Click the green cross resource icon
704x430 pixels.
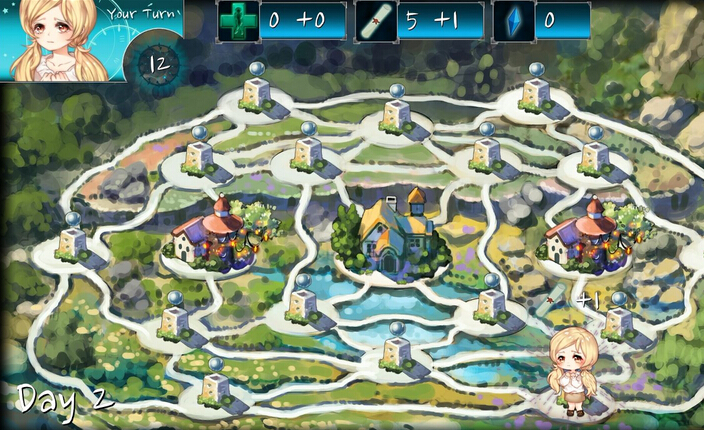pyautogui.click(x=238, y=21)
